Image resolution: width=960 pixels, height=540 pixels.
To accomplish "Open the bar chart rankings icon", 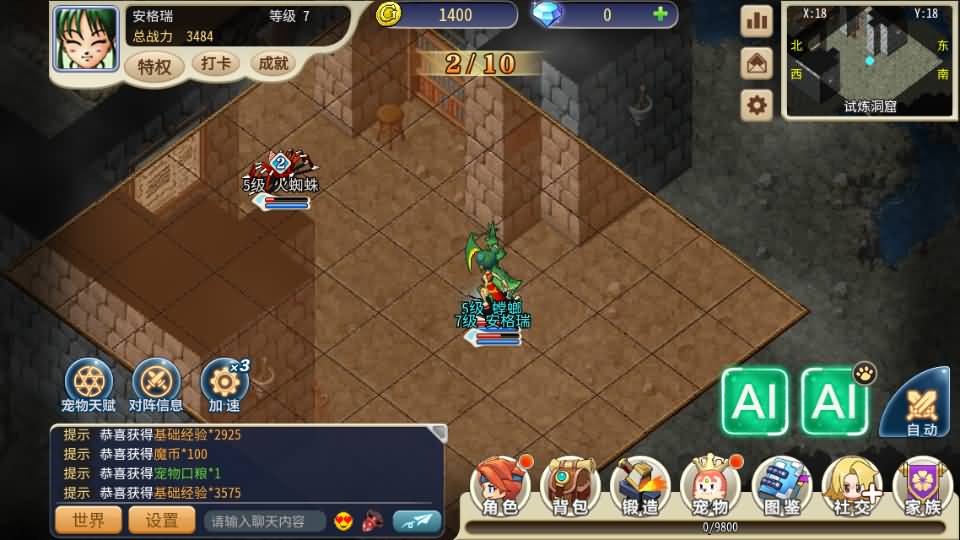I will [x=756, y=21].
